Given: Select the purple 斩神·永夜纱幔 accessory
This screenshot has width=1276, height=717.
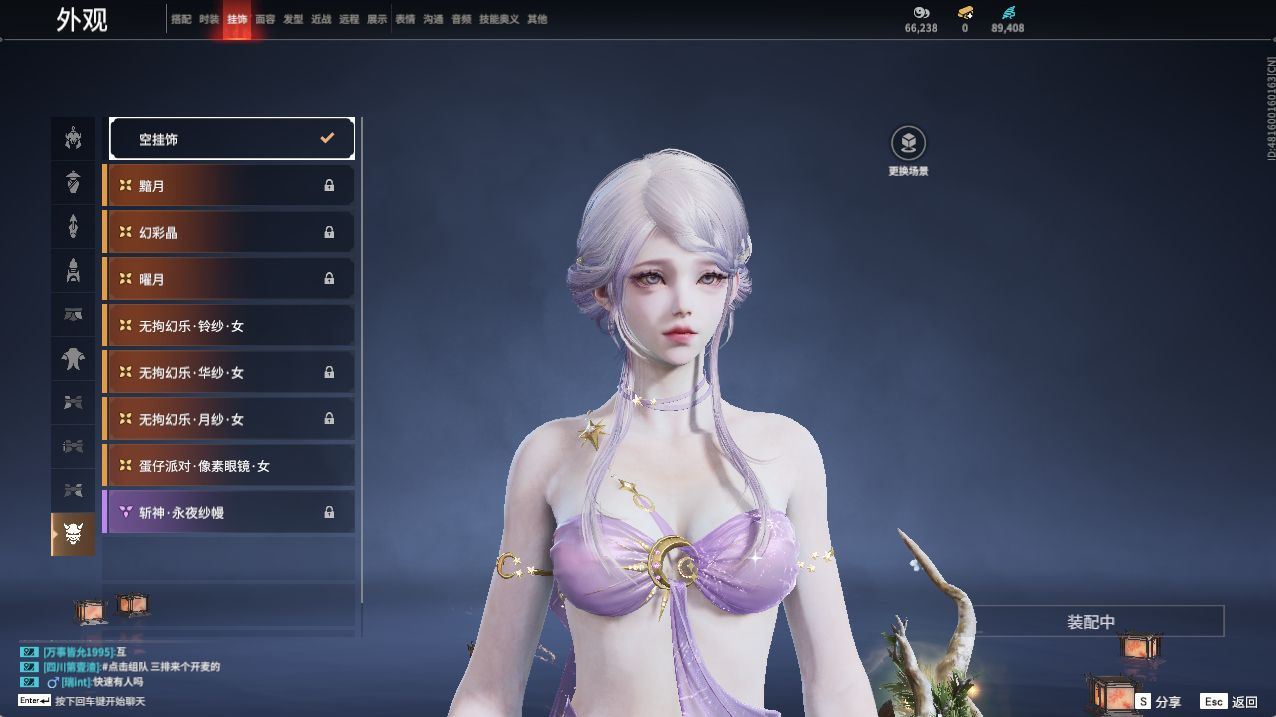Looking at the screenshot, I should coord(229,512).
